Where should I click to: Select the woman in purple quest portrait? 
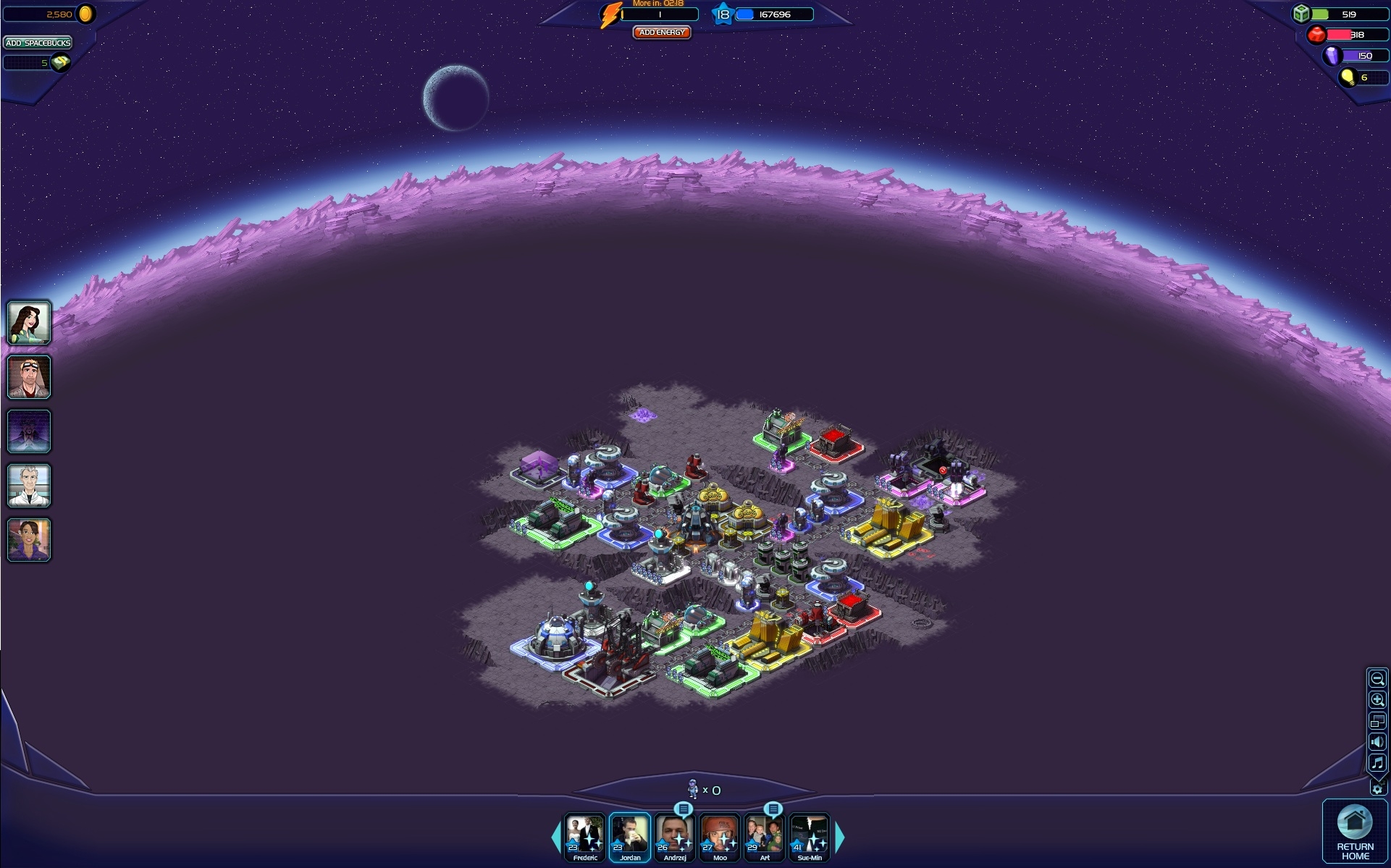[x=29, y=539]
